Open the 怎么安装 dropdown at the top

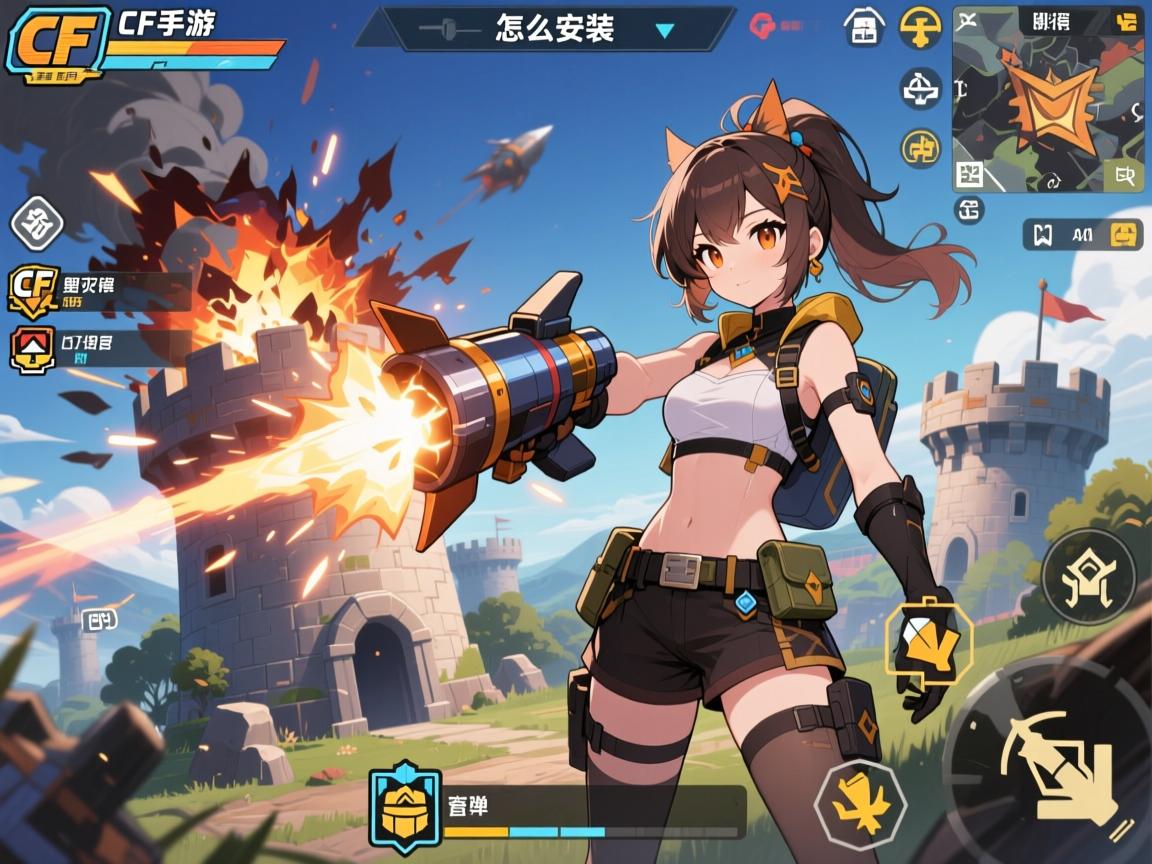coord(663,30)
